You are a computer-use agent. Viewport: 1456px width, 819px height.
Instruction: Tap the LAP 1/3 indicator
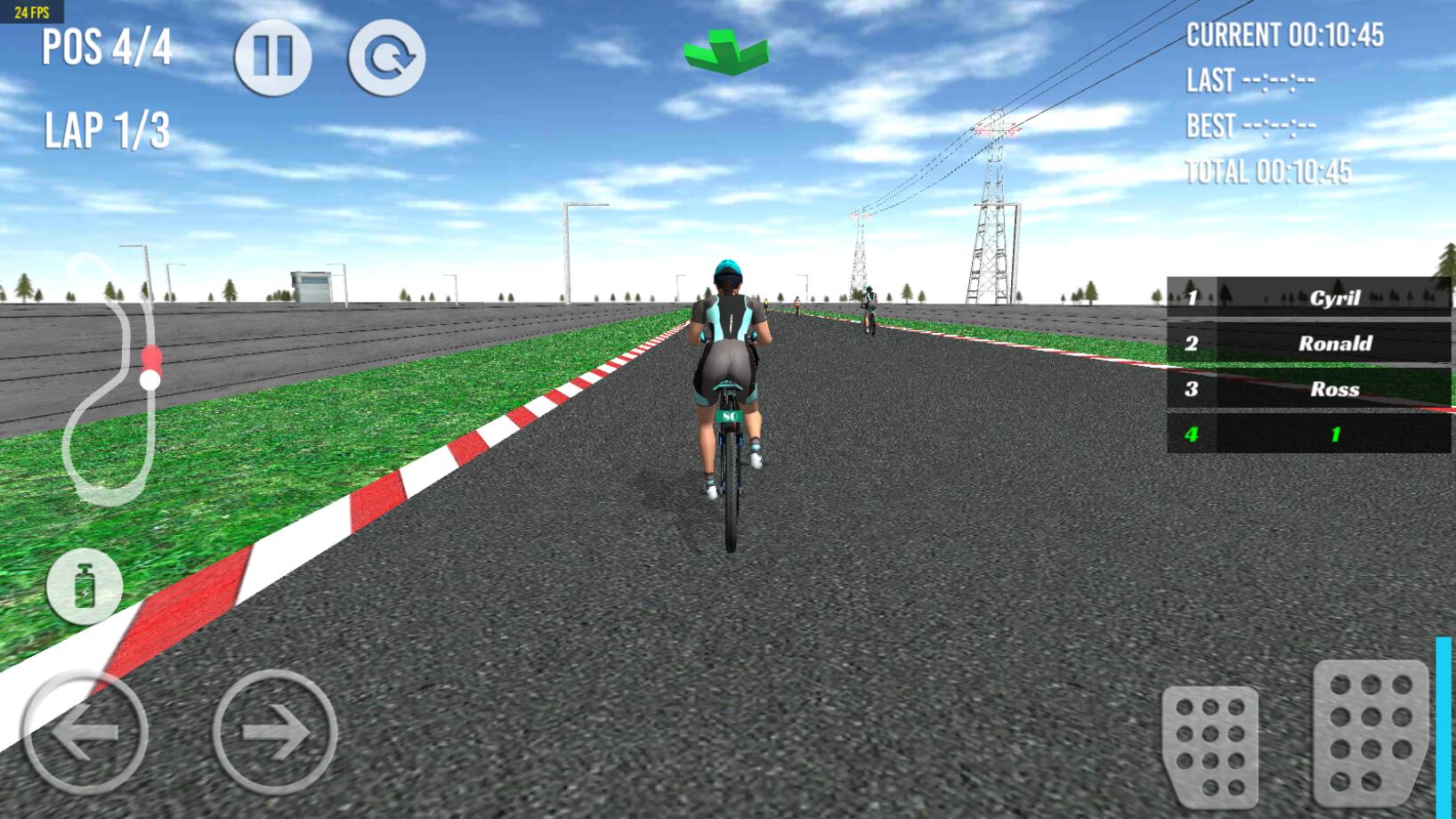click(107, 129)
